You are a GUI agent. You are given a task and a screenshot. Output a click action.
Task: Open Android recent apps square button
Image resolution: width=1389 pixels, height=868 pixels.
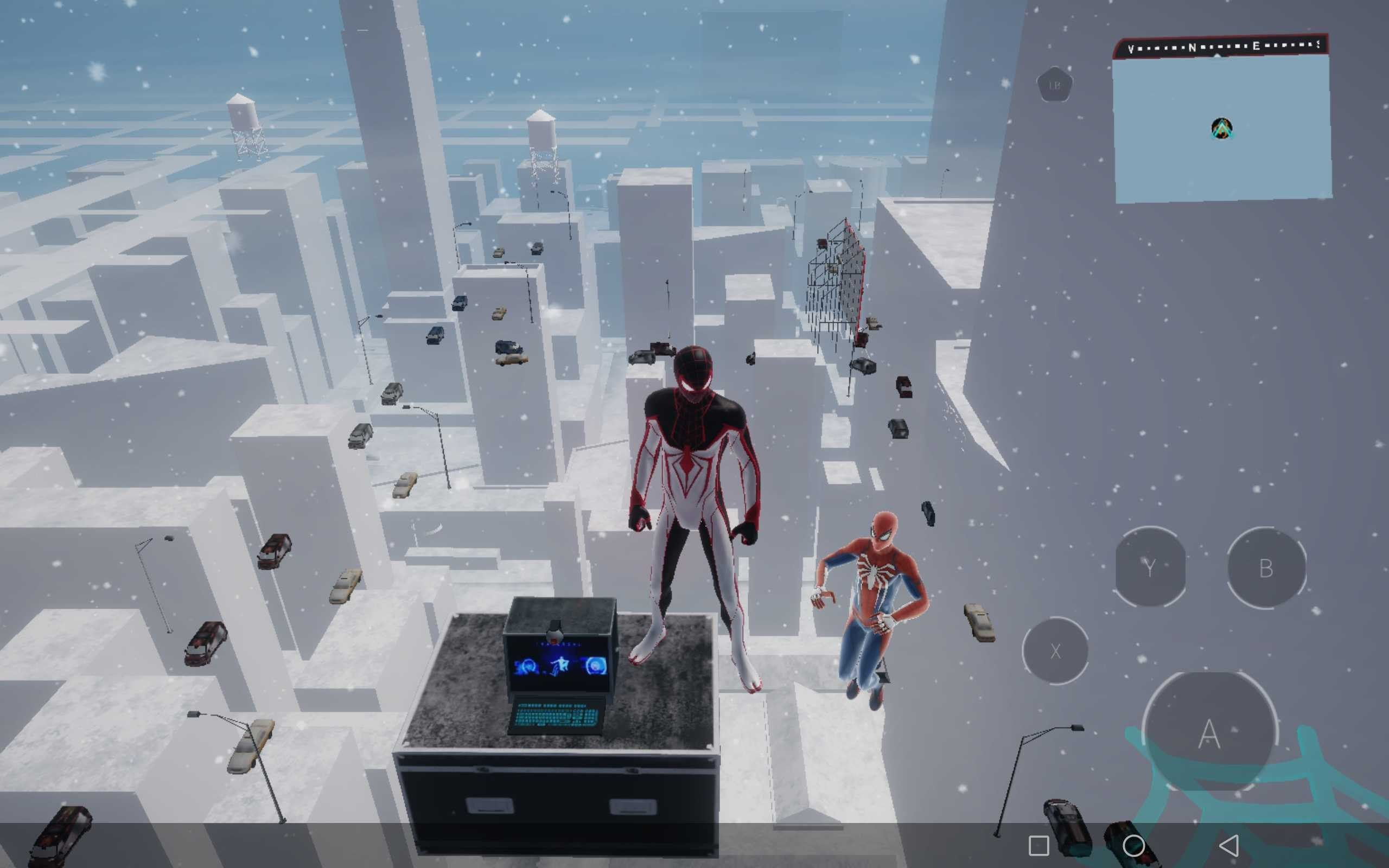tap(1039, 845)
